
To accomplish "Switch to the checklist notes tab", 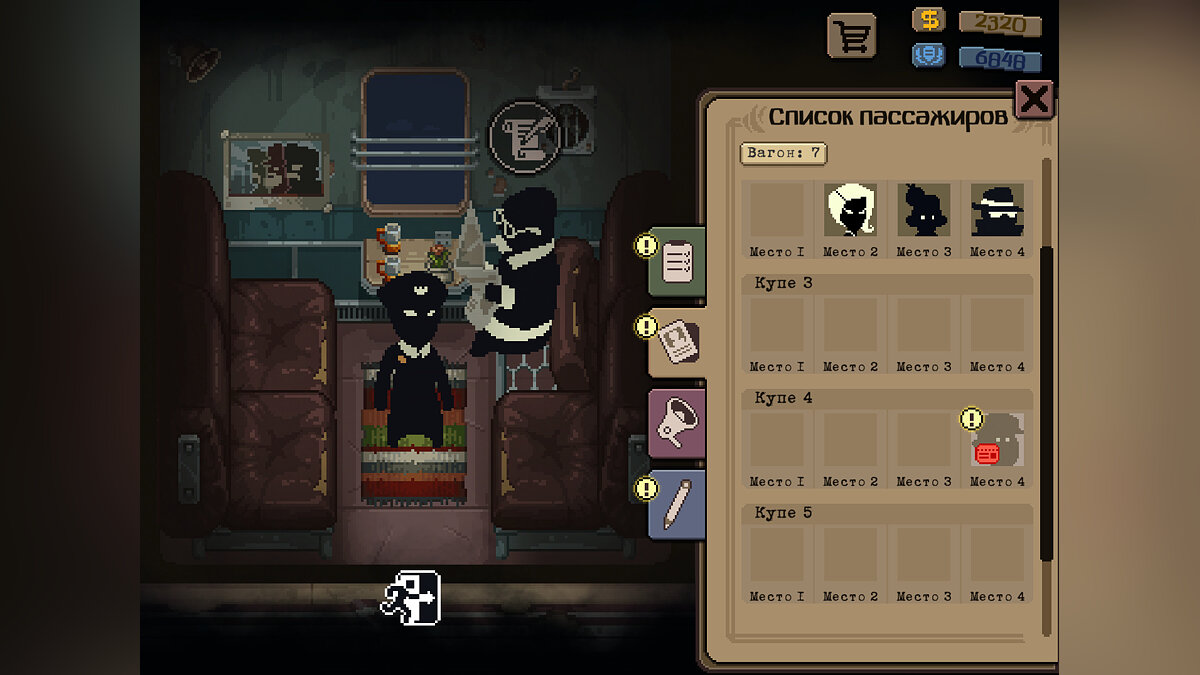I will pyautogui.click(x=677, y=263).
